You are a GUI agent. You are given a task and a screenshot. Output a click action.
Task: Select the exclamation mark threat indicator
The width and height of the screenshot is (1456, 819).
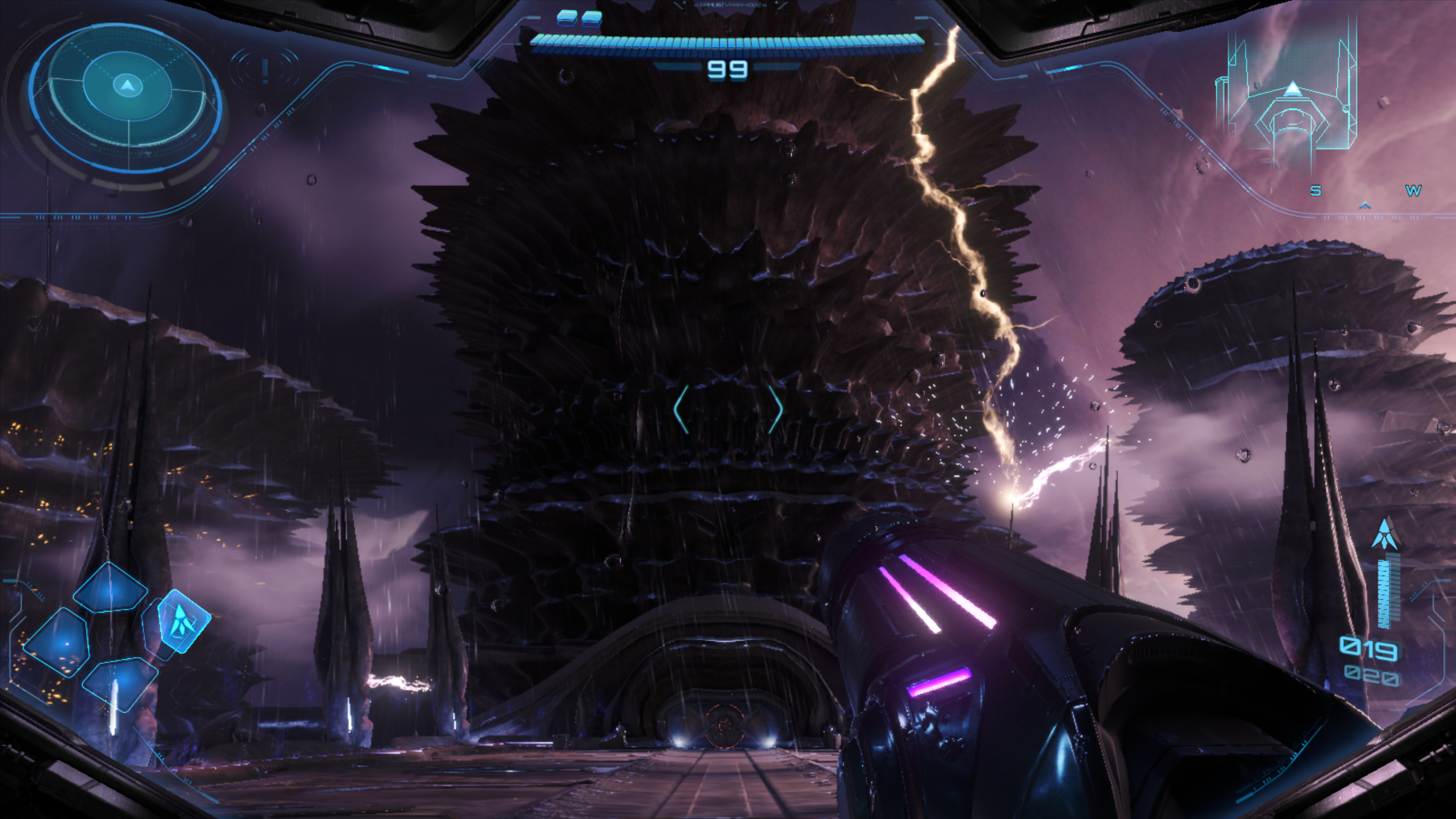[x=264, y=70]
